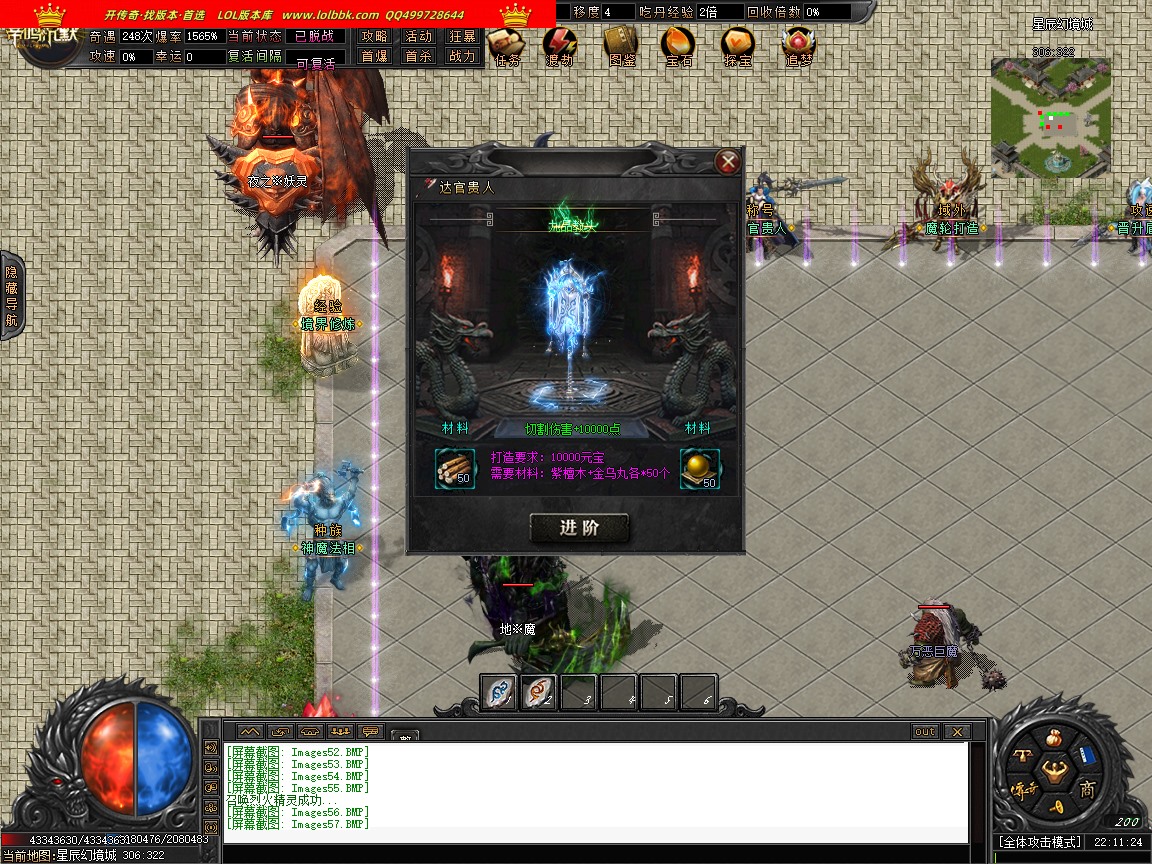Click the 进阶 advance button
Image resolution: width=1152 pixels, height=864 pixels.
tap(579, 529)
